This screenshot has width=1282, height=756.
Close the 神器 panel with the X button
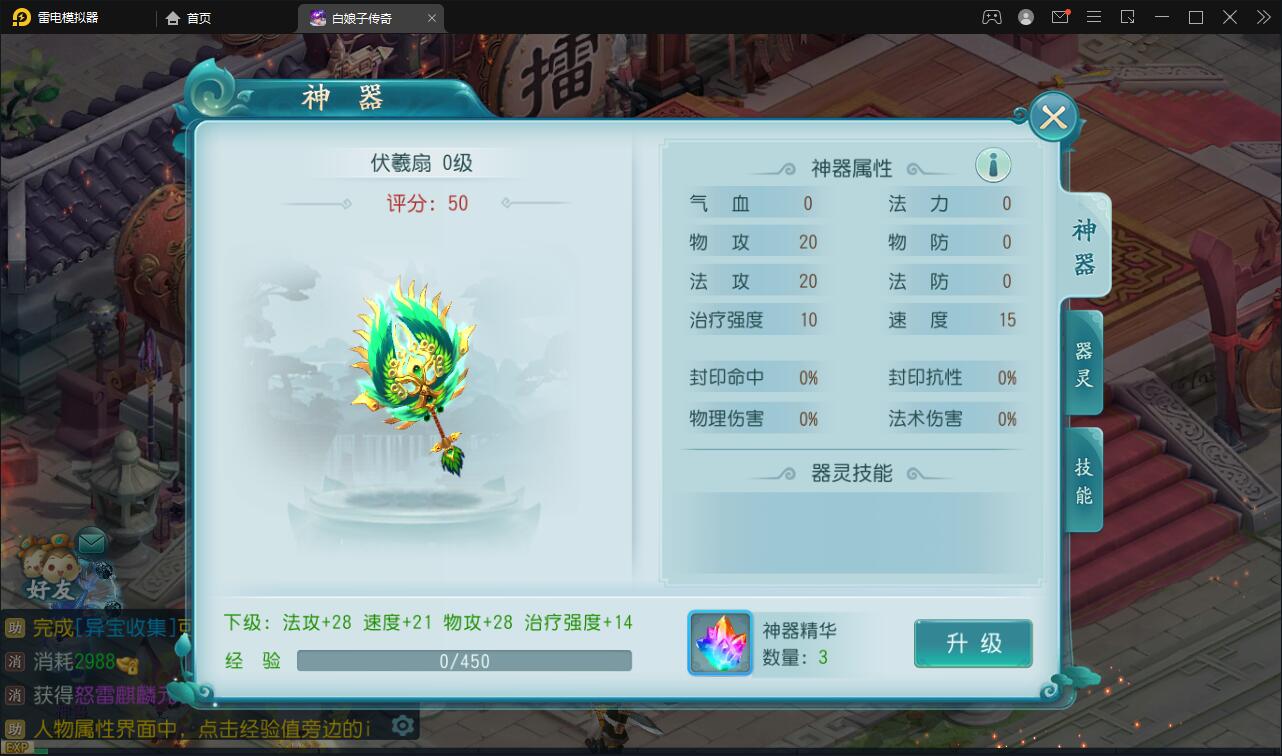[x=1052, y=117]
